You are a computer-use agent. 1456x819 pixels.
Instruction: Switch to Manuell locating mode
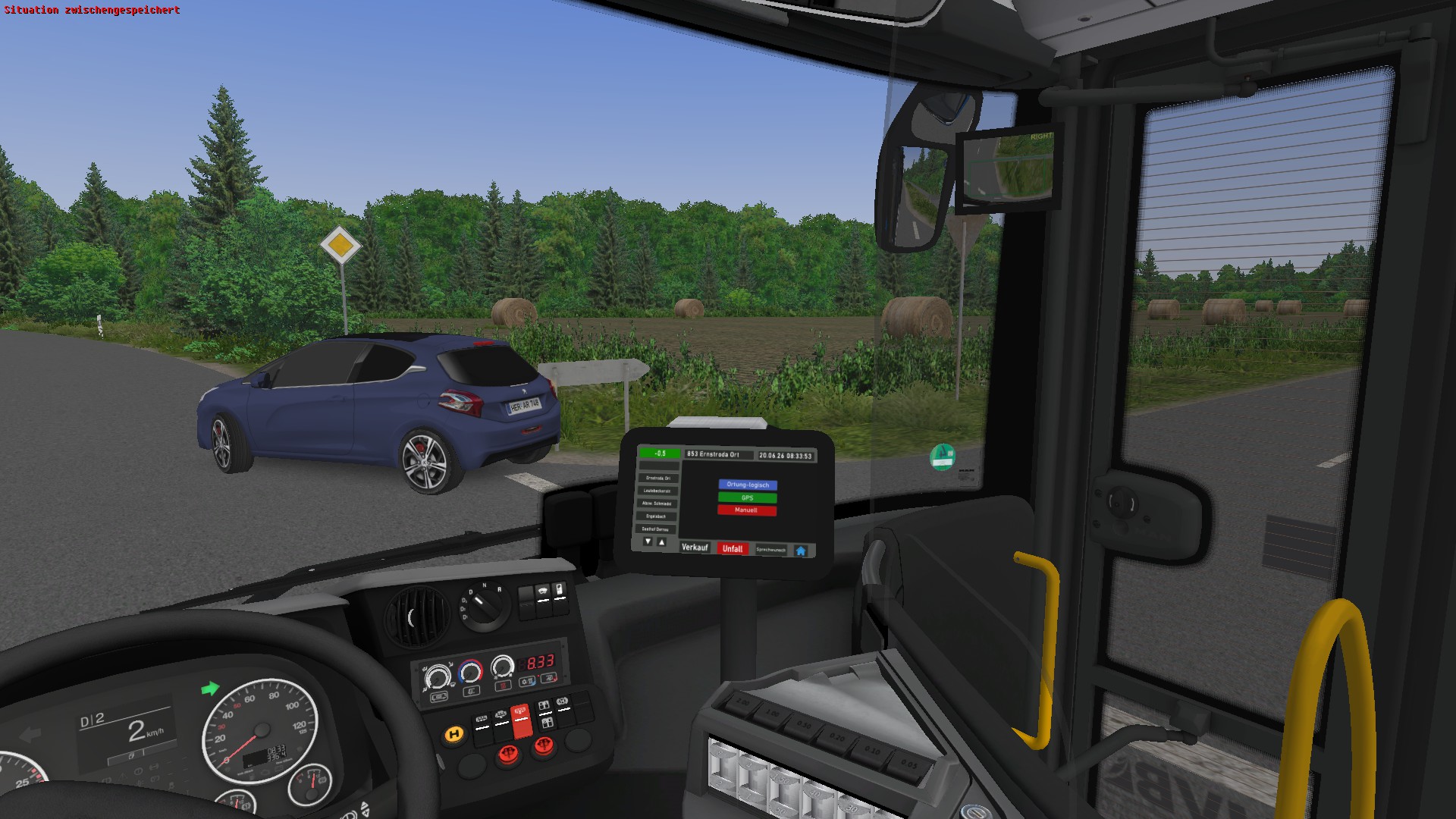click(x=746, y=510)
